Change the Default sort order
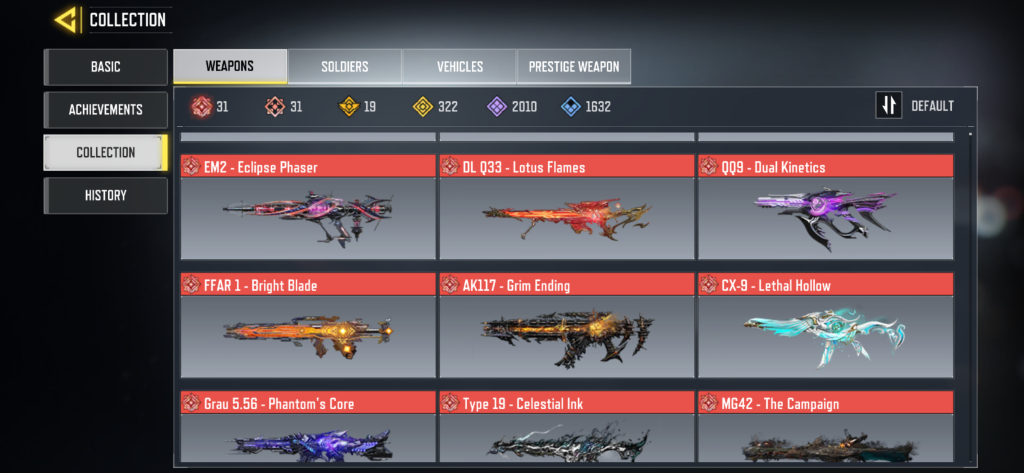This screenshot has height=473, width=1024. [x=915, y=106]
